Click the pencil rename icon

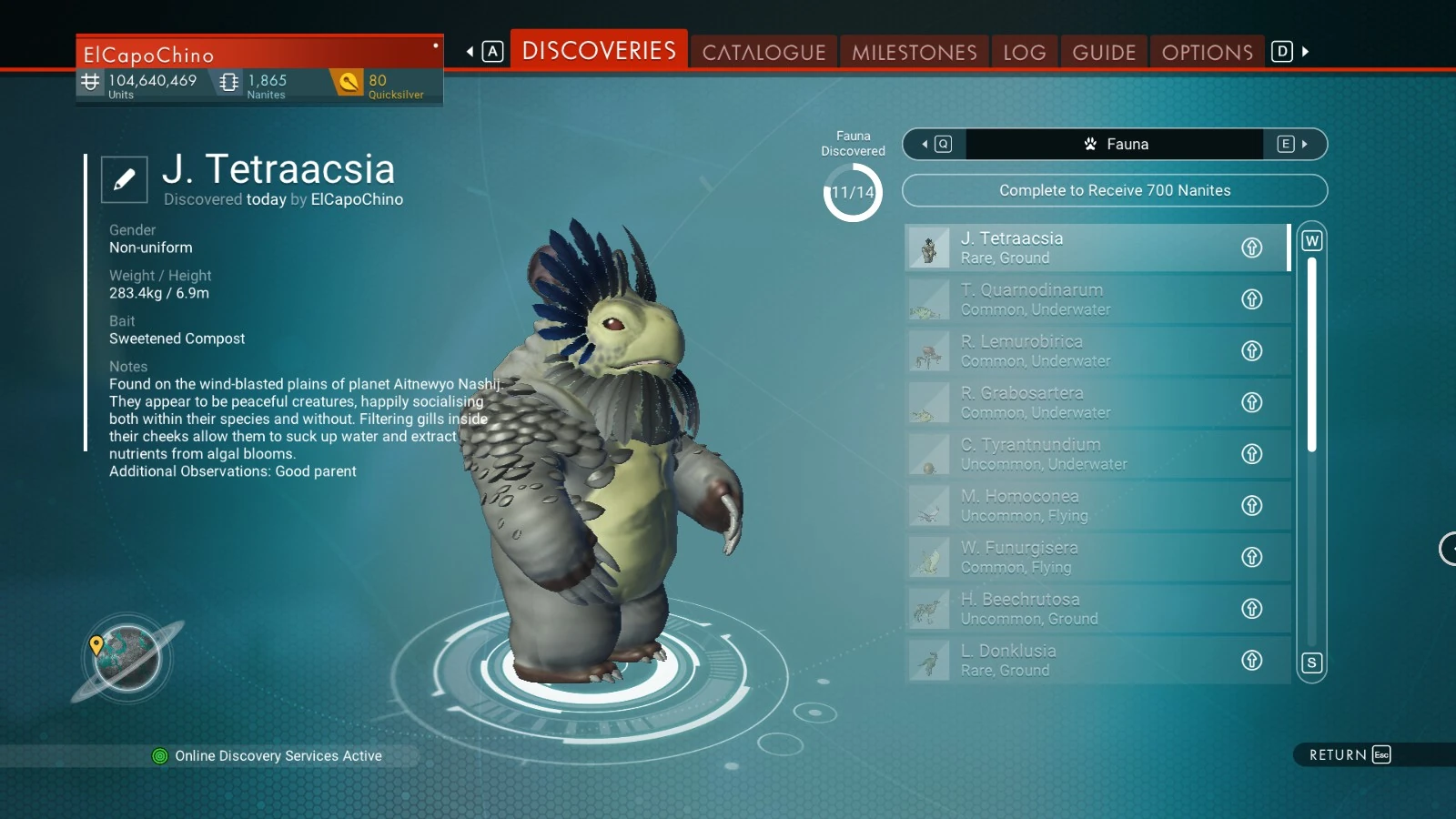(x=124, y=179)
